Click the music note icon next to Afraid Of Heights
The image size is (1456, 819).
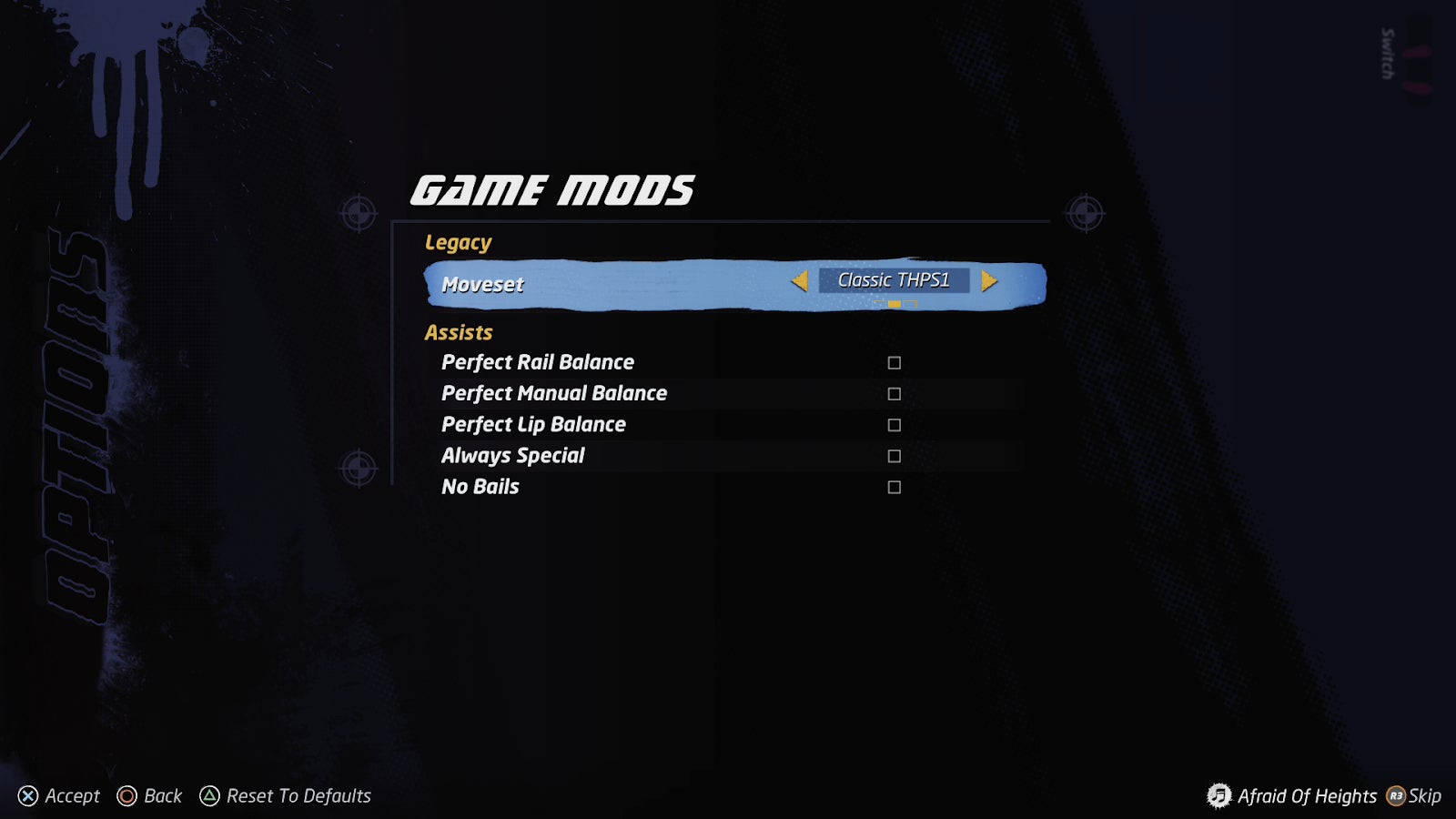tap(1218, 795)
